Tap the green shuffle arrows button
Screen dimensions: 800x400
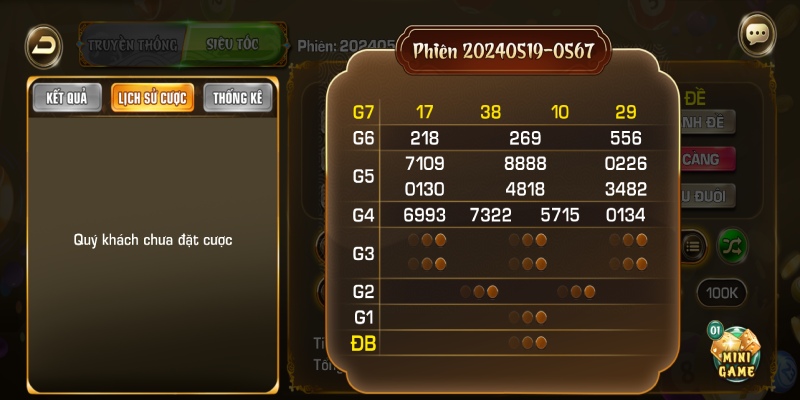click(731, 243)
